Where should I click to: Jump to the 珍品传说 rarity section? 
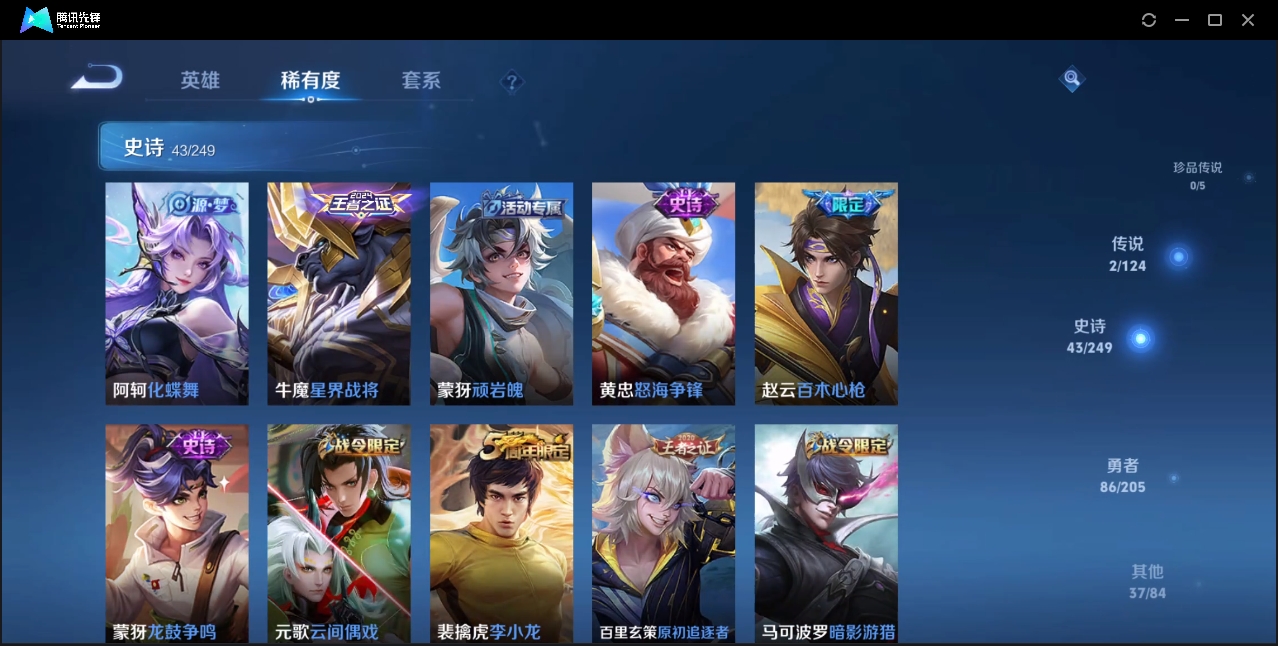point(1197,175)
